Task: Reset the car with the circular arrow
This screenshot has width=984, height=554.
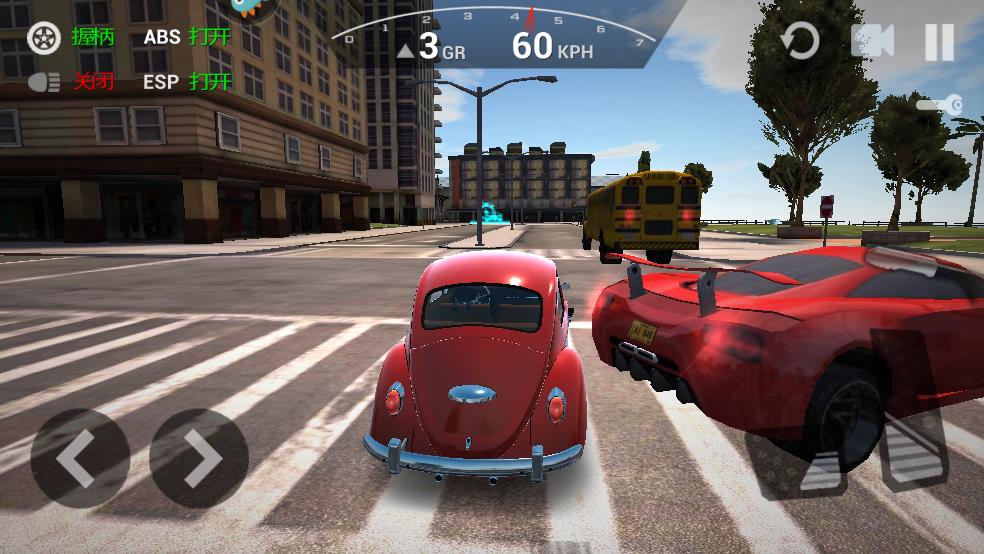Action: [x=799, y=41]
